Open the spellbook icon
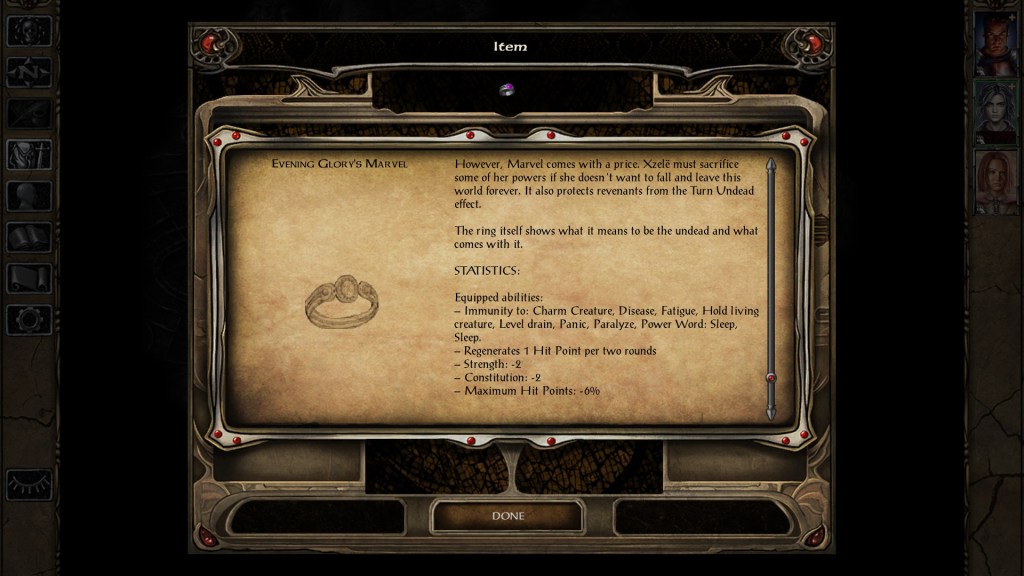The width and height of the screenshot is (1024, 576). pos(28,237)
